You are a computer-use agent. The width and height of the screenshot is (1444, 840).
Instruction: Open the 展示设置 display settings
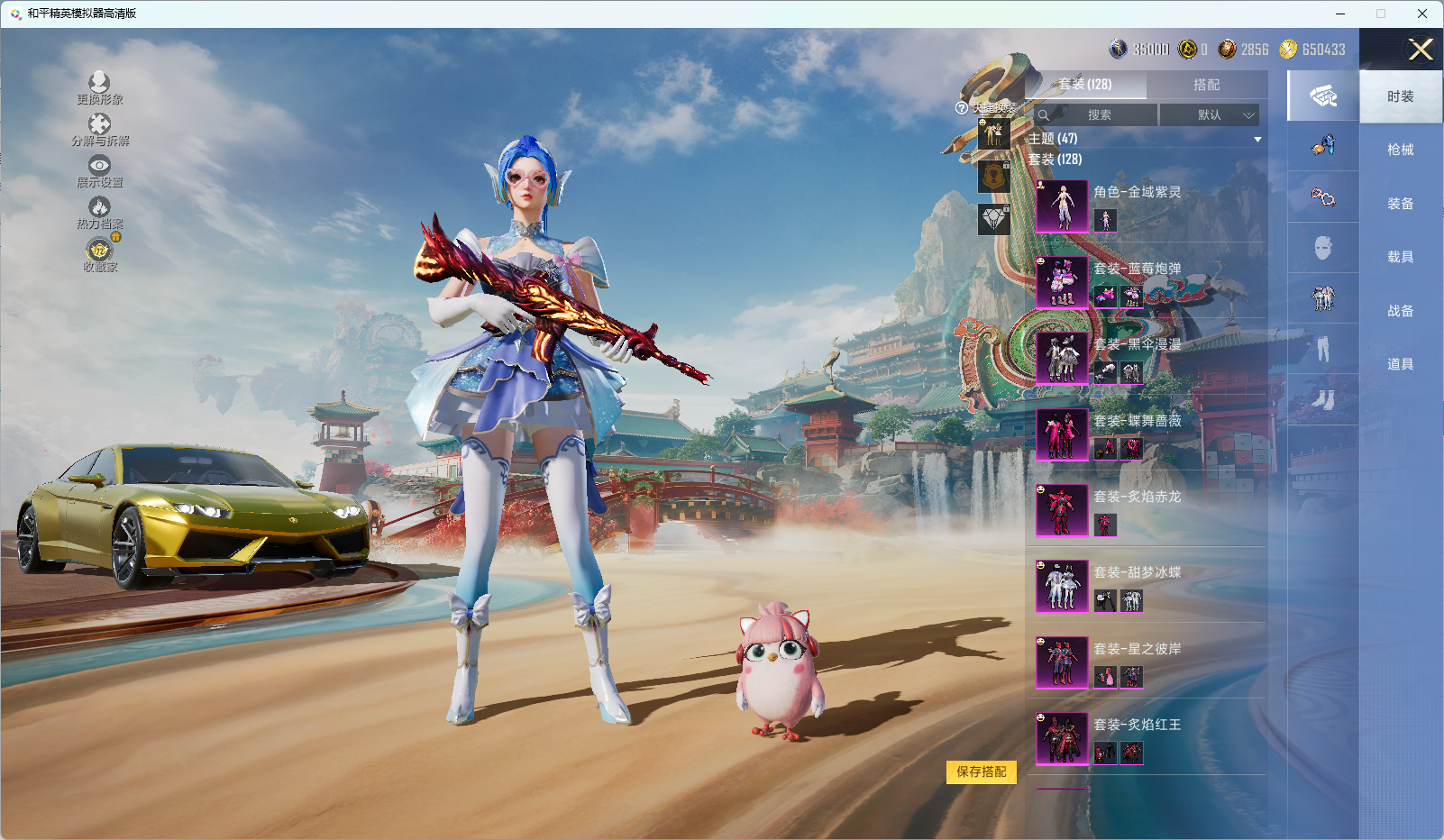[x=99, y=171]
